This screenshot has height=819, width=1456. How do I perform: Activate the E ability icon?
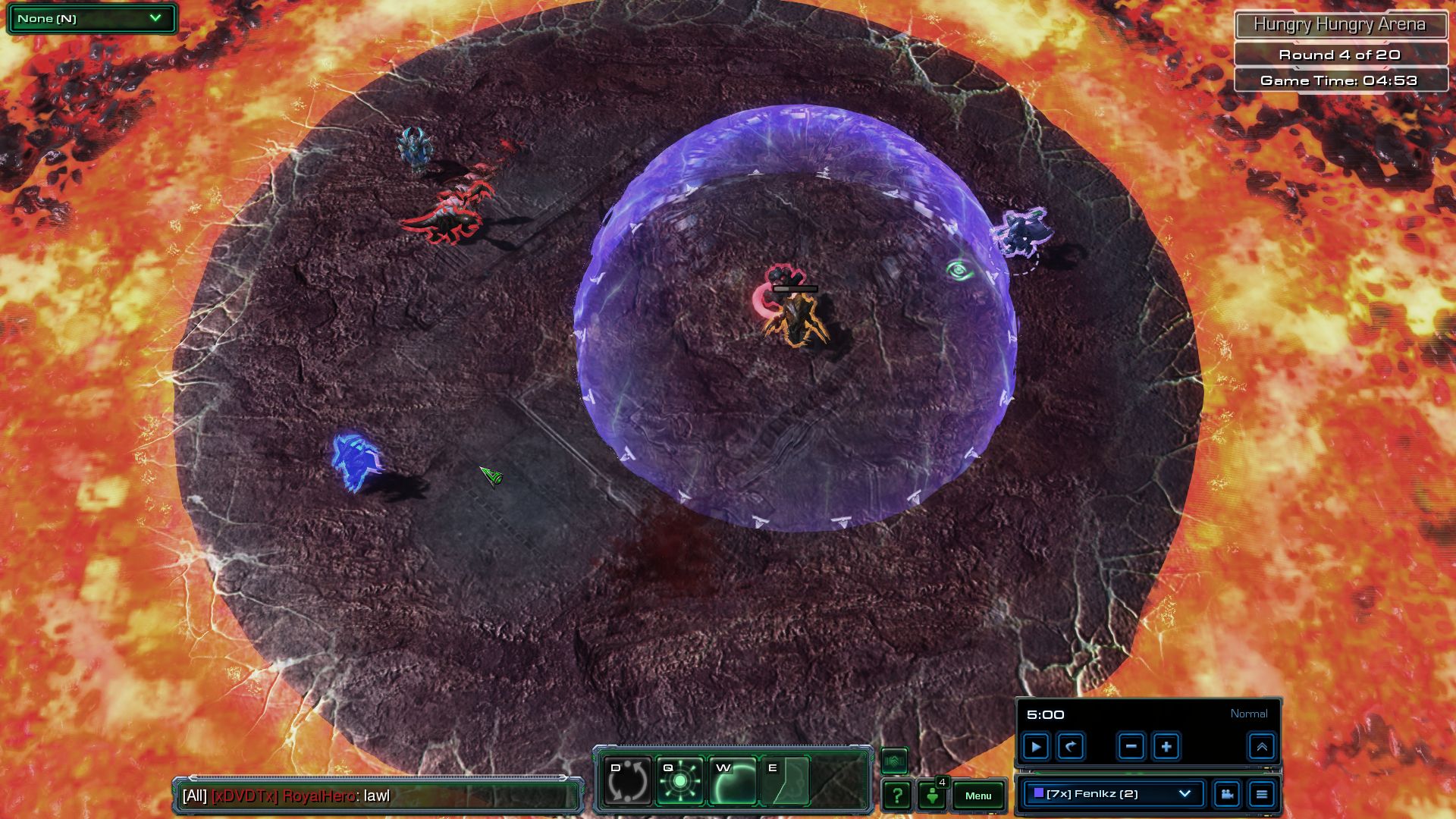coord(785,780)
